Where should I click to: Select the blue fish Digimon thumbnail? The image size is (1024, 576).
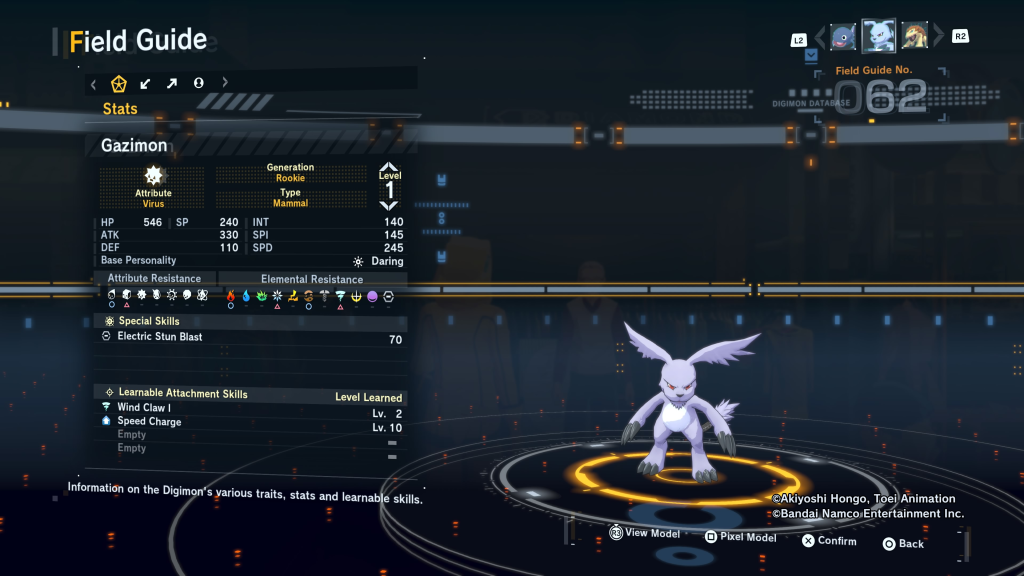843,37
